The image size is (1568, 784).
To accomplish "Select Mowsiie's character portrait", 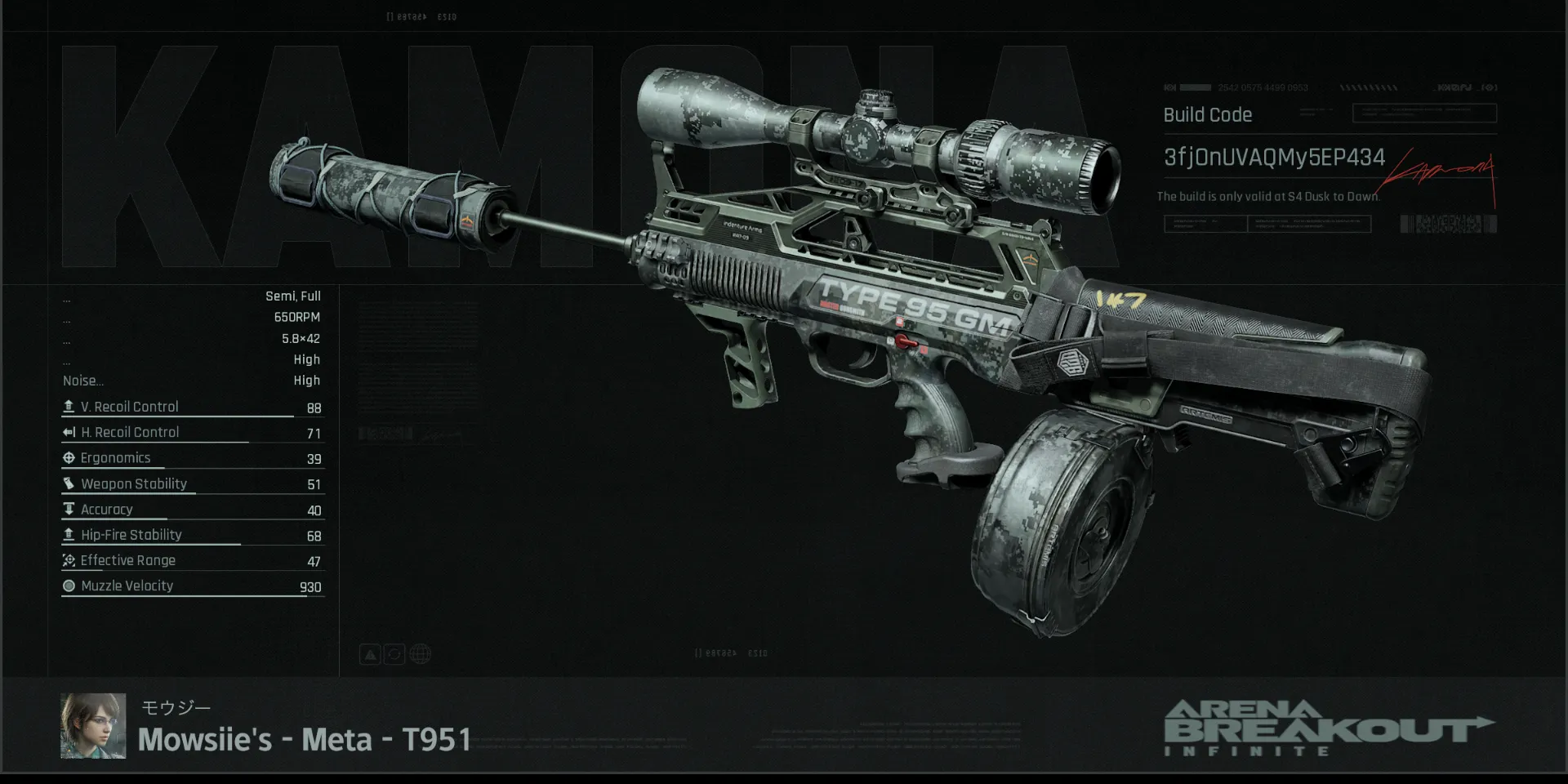I will pyautogui.click(x=92, y=724).
